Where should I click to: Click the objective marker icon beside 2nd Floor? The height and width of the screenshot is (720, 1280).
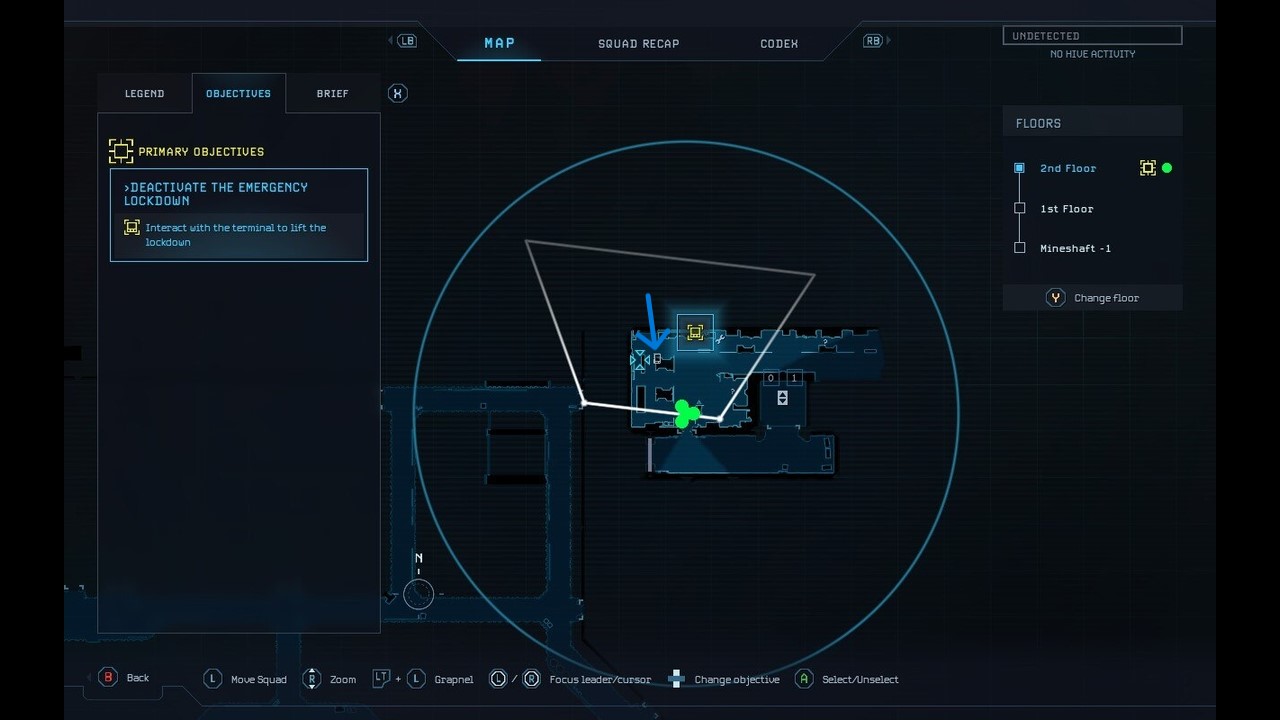point(1148,168)
